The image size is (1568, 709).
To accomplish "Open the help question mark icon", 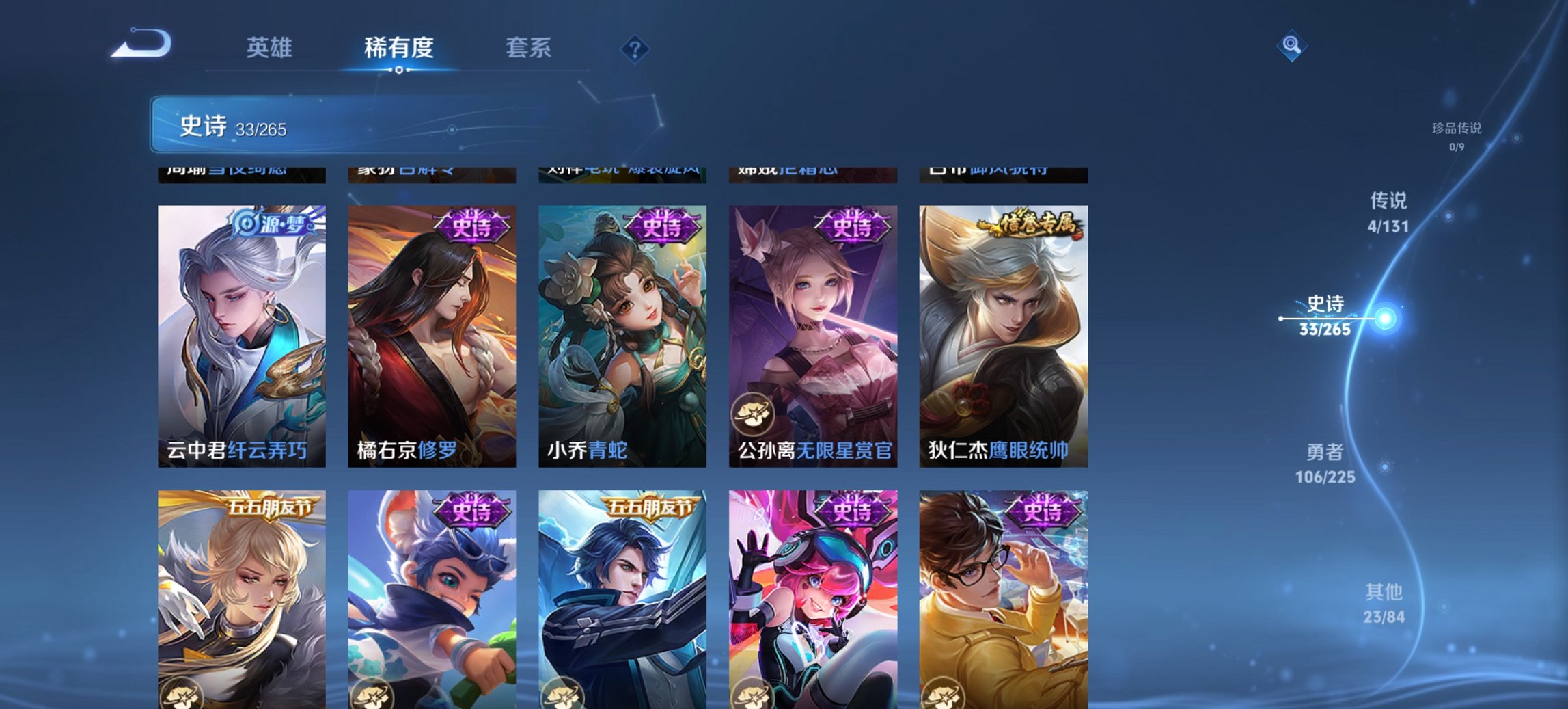I will click(635, 47).
